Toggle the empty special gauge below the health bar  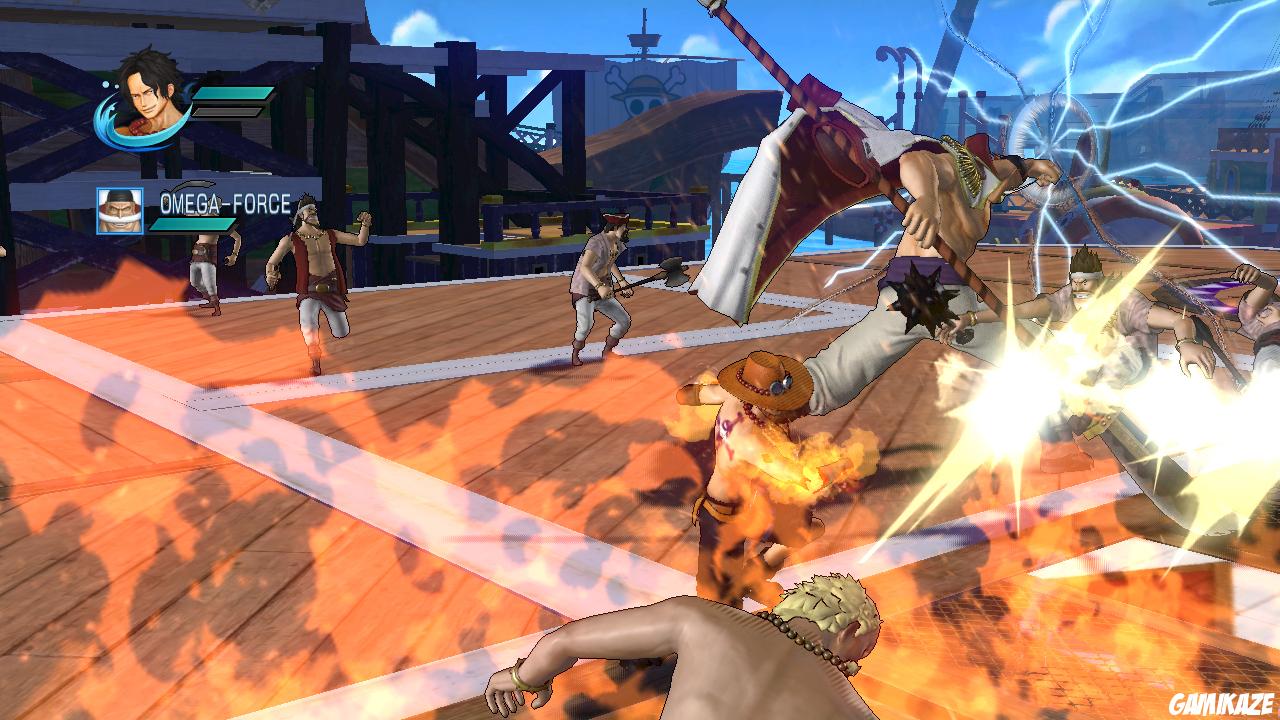[x=224, y=112]
